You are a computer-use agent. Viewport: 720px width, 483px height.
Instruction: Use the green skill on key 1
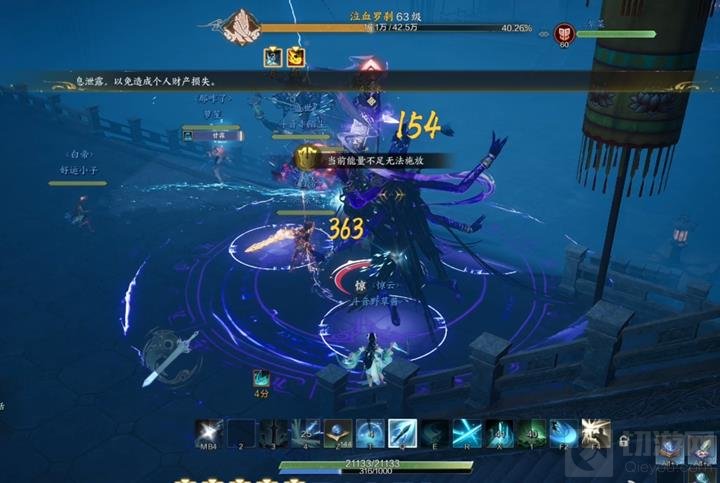pos(530,433)
